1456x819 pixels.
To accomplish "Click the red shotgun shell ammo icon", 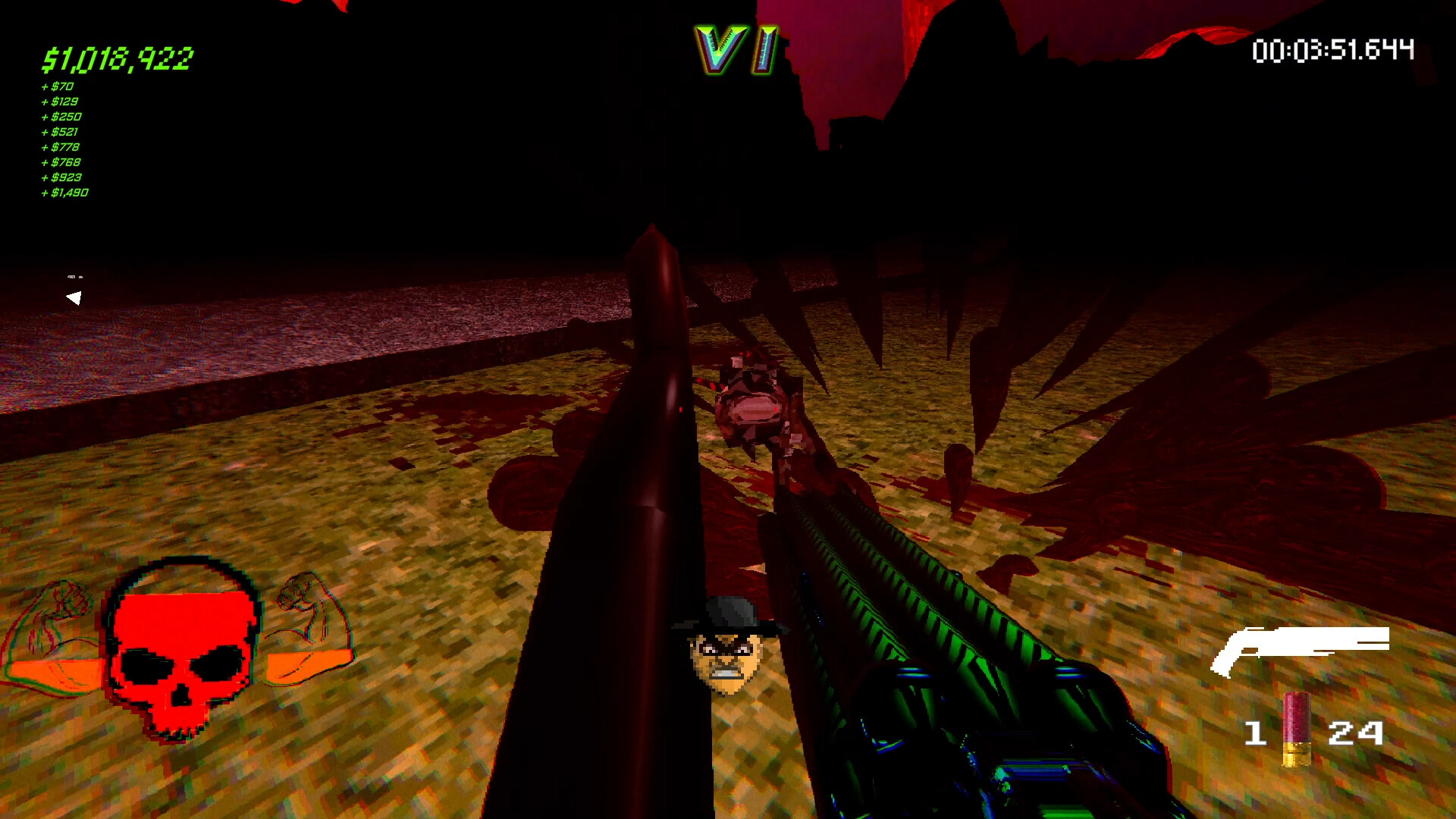I will [x=1298, y=732].
